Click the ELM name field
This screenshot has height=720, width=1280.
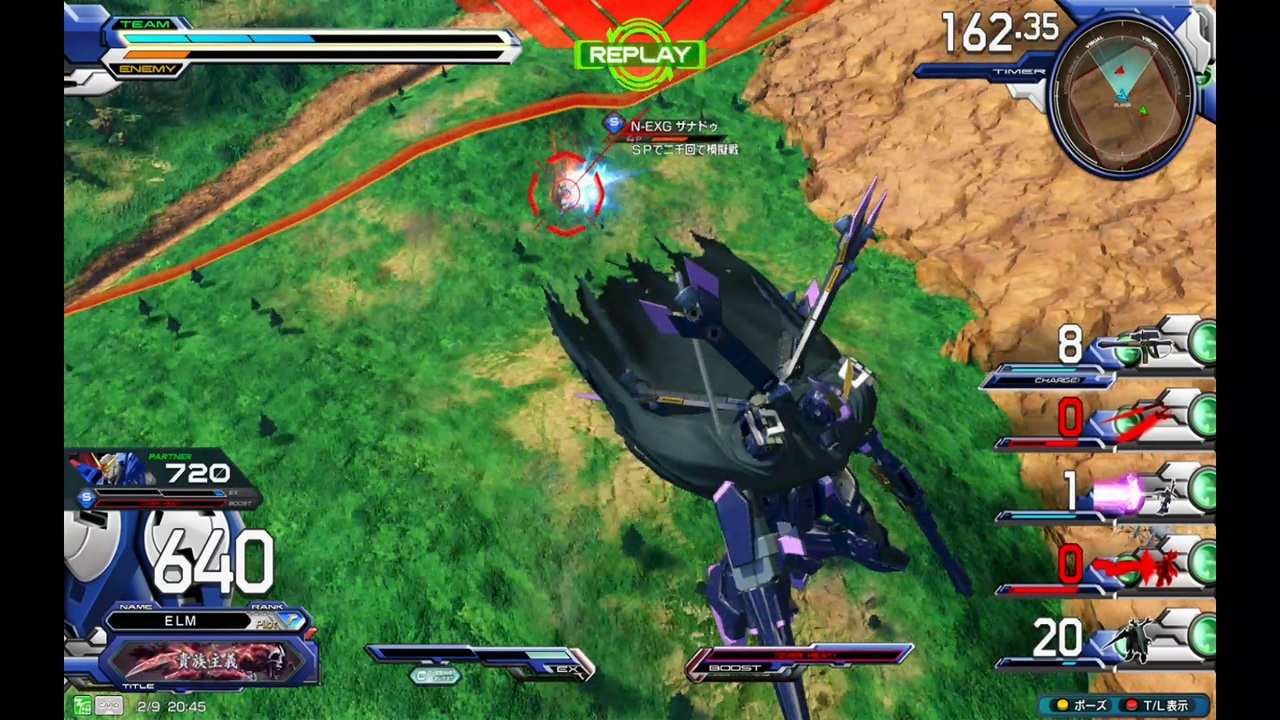[180, 621]
